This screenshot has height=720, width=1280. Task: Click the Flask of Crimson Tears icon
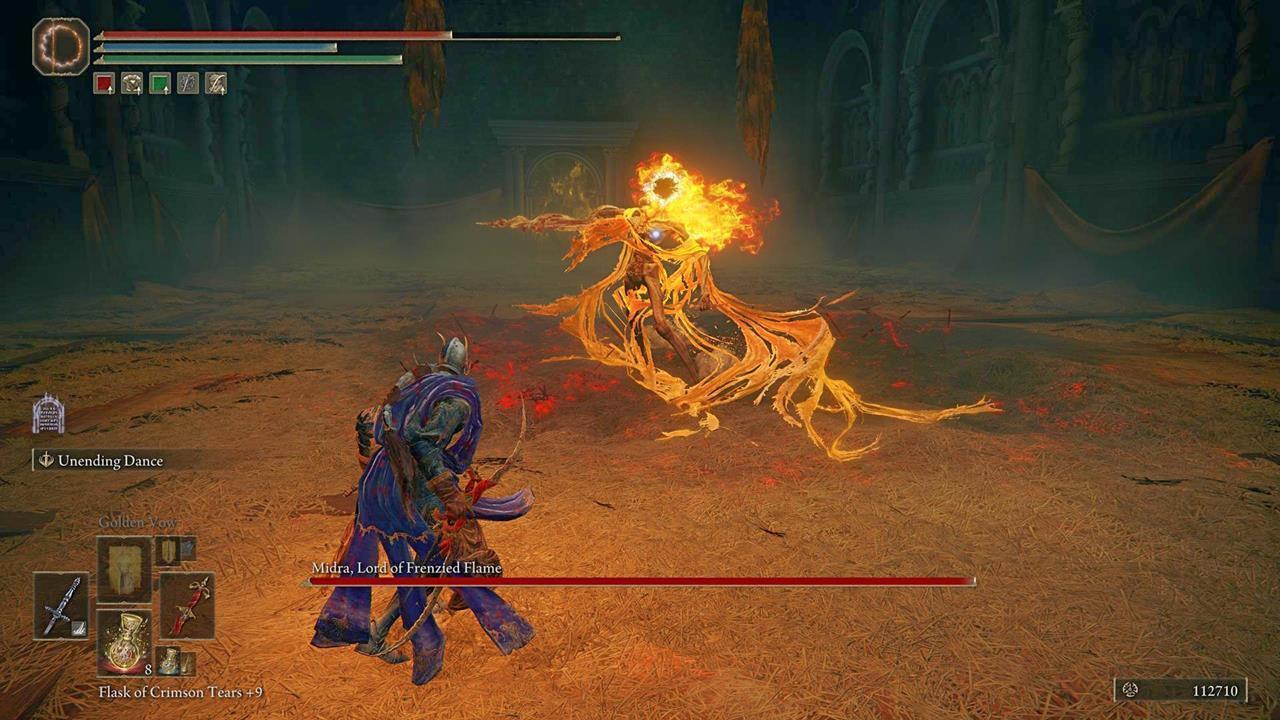pyautogui.click(x=124, y=644)
